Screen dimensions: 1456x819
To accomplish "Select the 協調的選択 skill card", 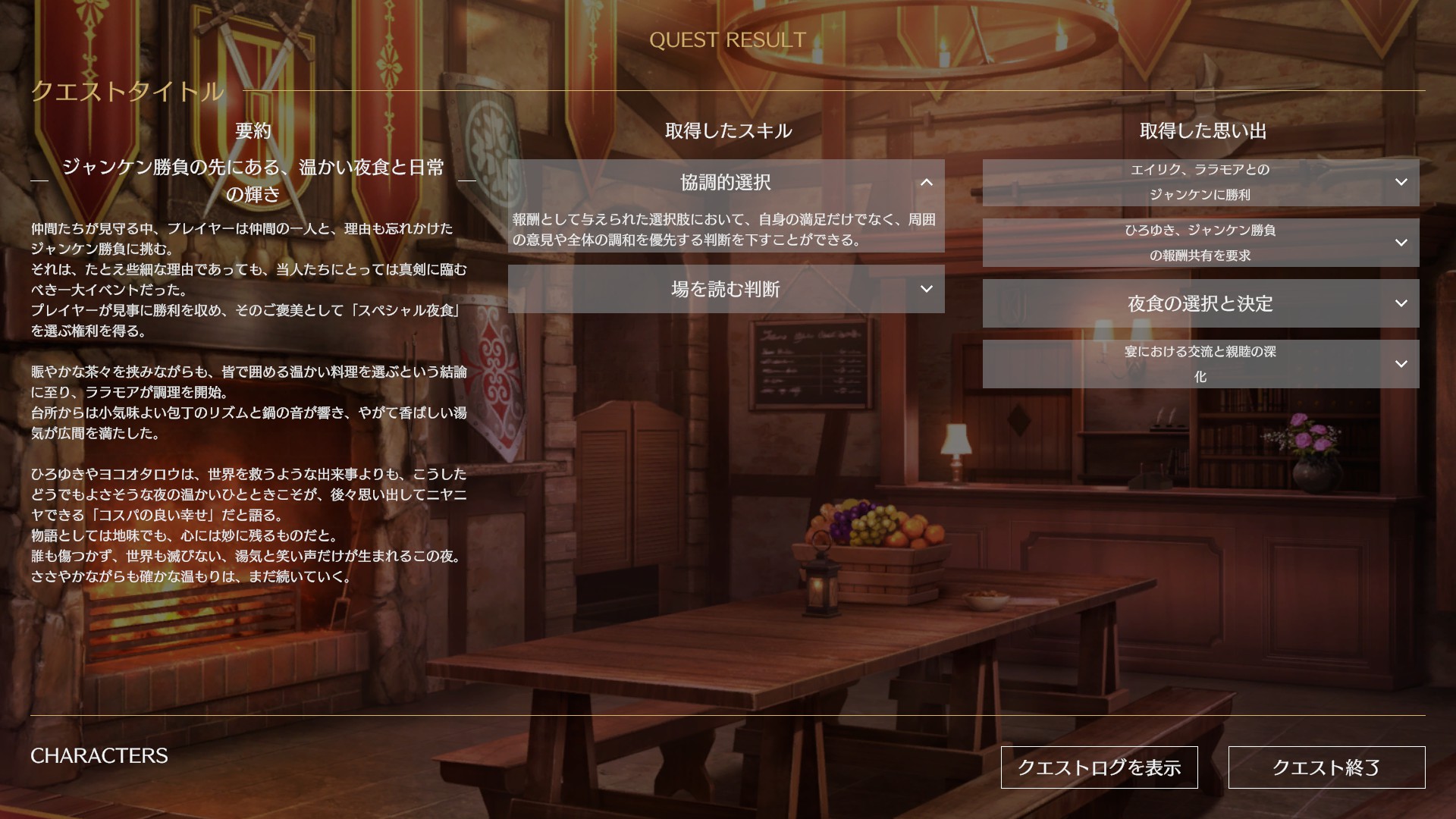I will (725, 183).
